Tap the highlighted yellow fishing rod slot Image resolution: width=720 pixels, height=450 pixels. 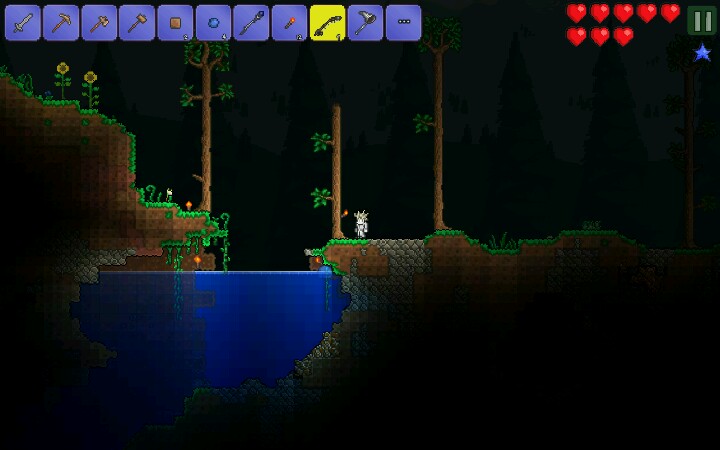coord(327,22)
